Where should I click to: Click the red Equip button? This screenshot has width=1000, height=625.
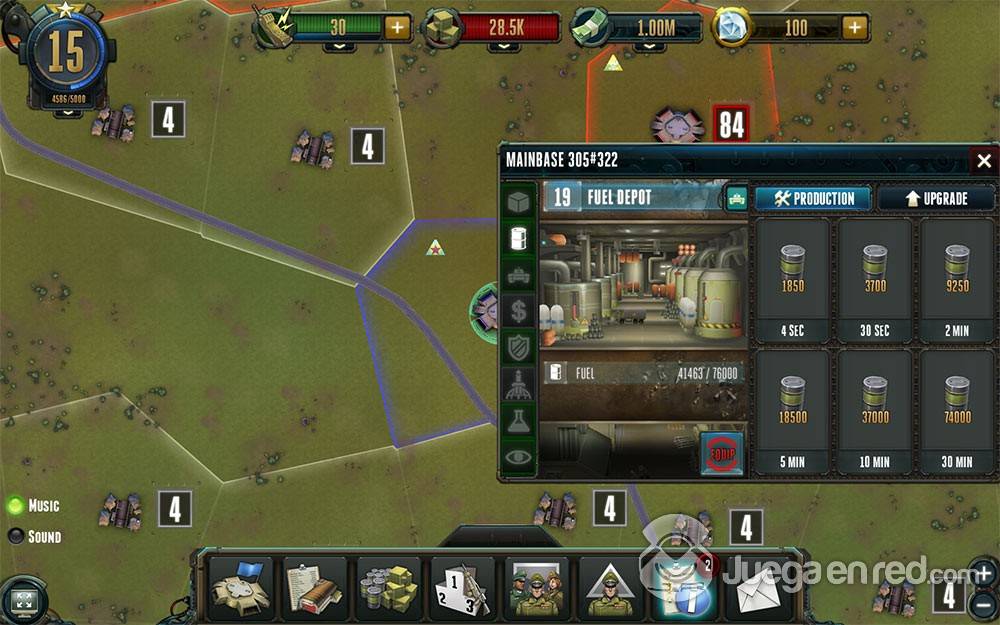pos(722,452)
